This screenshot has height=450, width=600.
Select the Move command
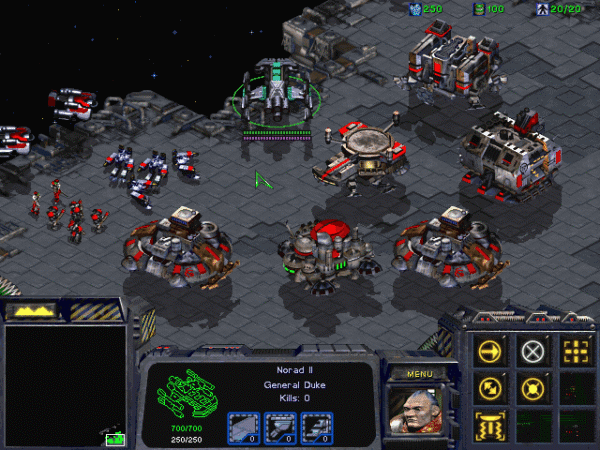pos(490,351)
